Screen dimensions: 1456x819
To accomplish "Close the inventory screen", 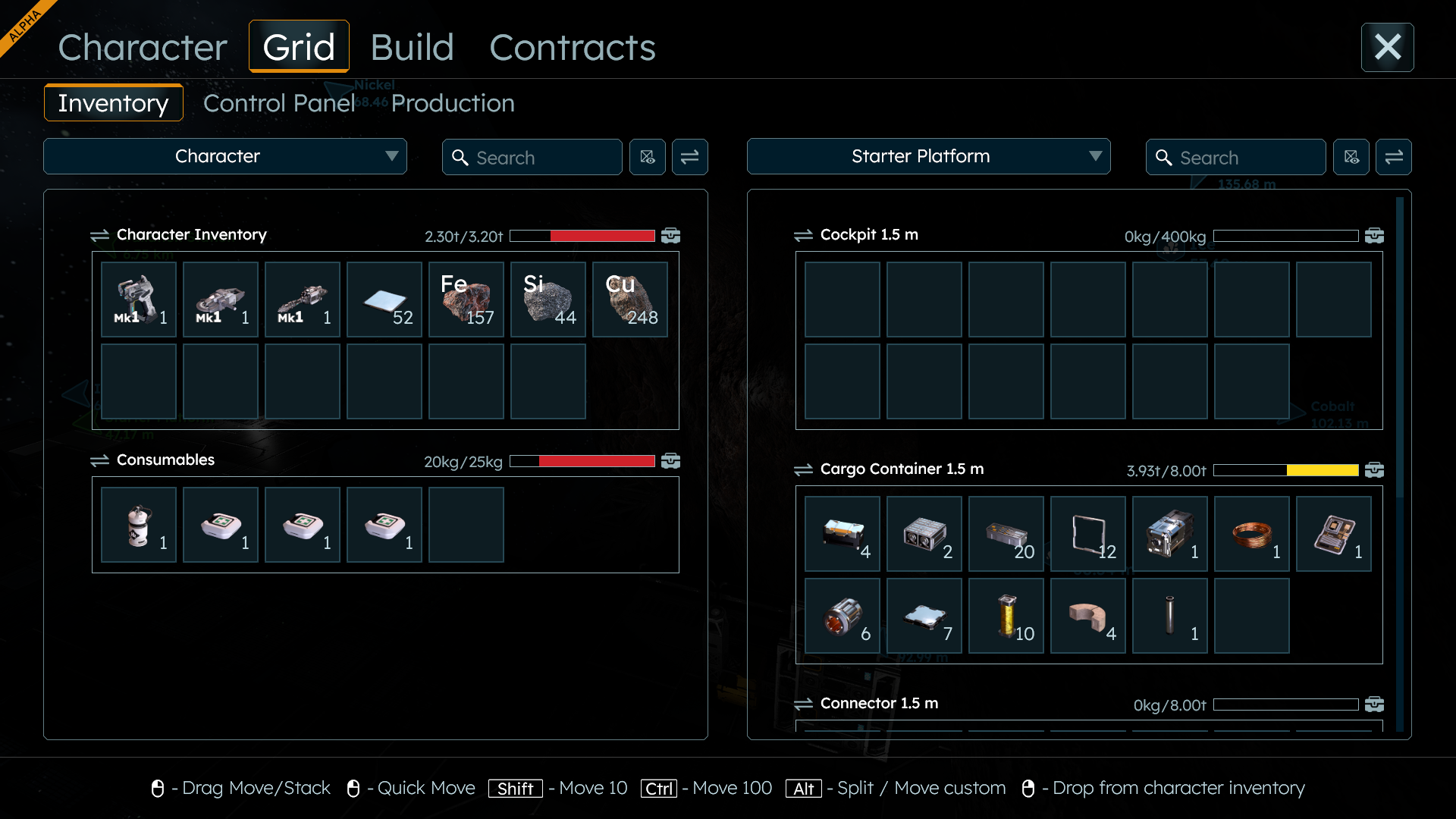I will pyautogui.click(x=1387, y=47).
